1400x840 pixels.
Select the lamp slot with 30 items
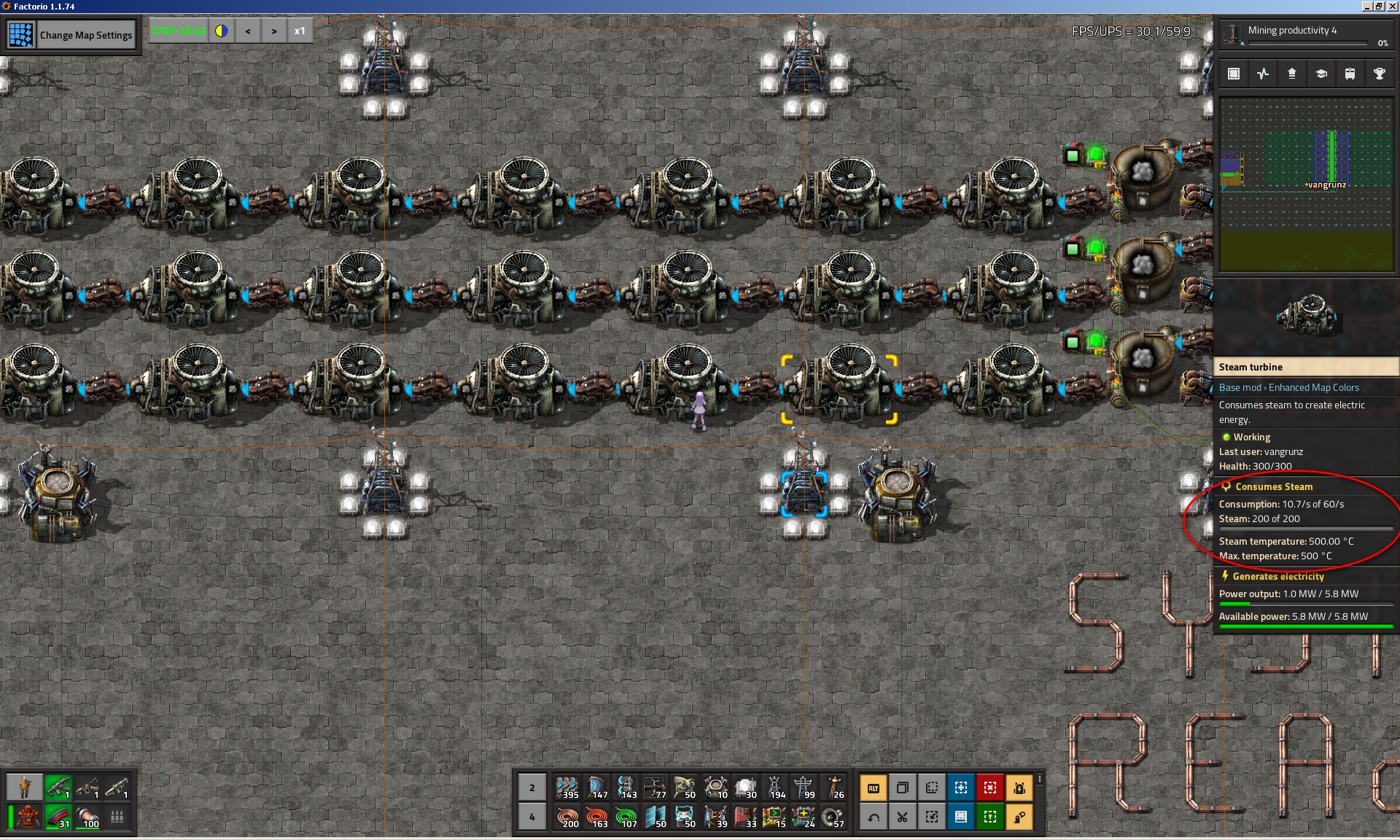point(745,787)
